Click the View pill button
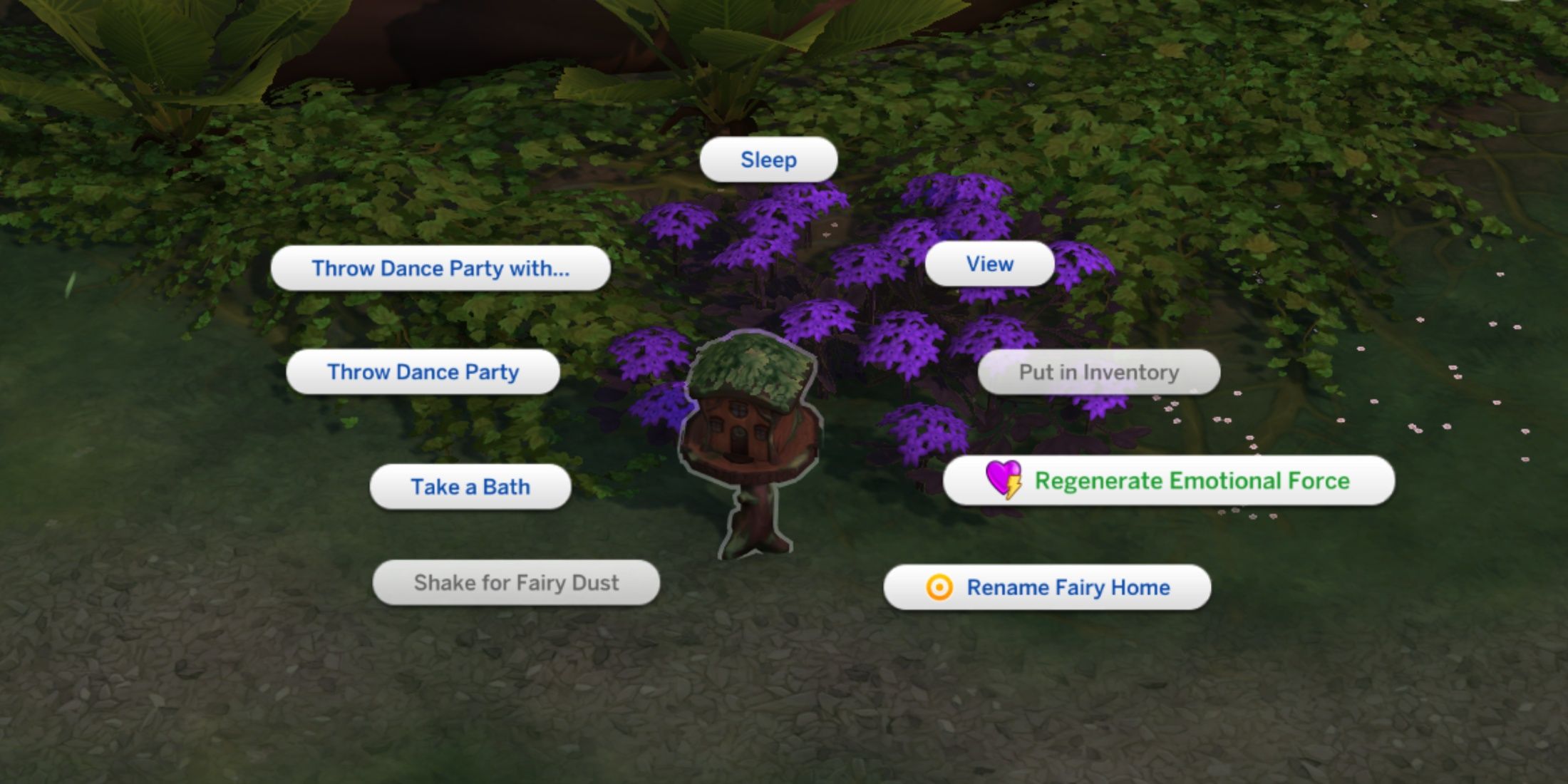1568x784 pixels. 989,264
